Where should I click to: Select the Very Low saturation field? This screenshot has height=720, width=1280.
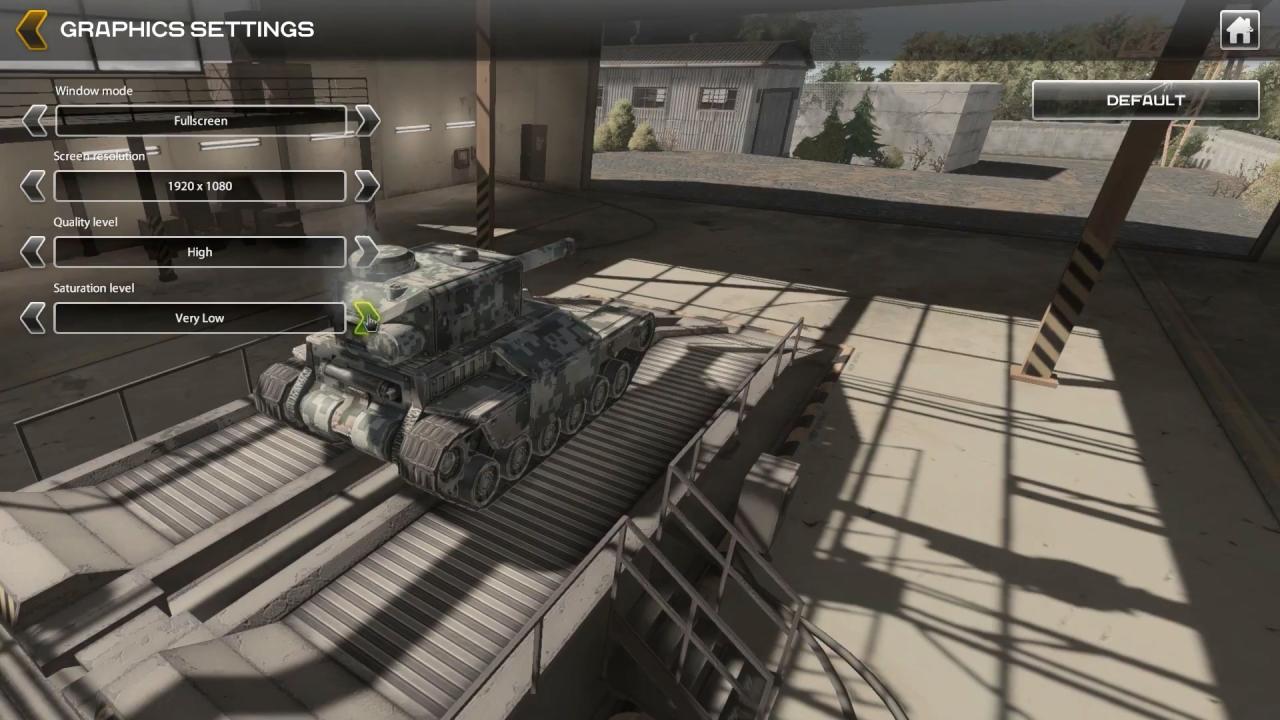(200, 318)
